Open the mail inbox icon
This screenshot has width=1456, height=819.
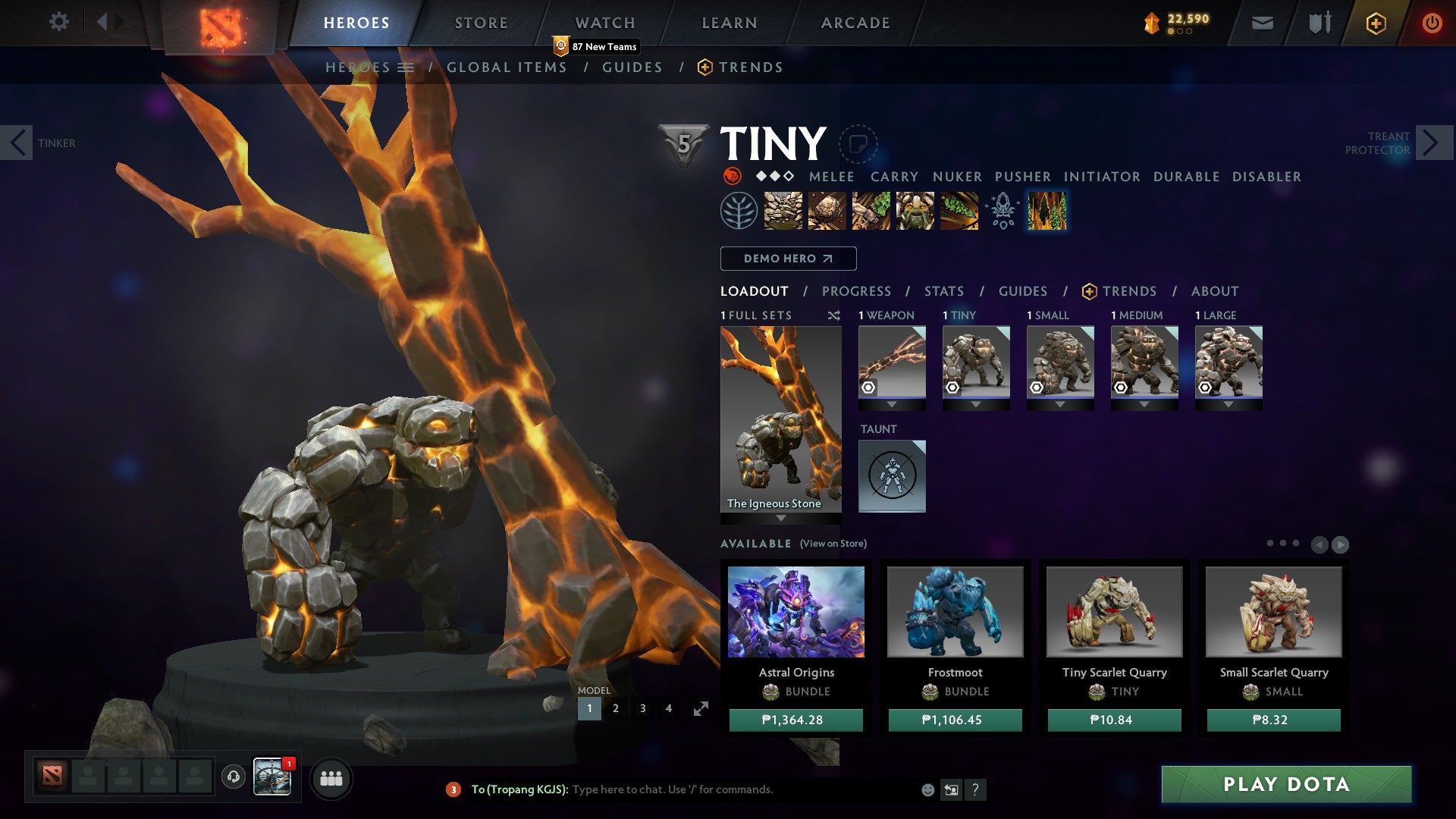(x=1263, y=23)
